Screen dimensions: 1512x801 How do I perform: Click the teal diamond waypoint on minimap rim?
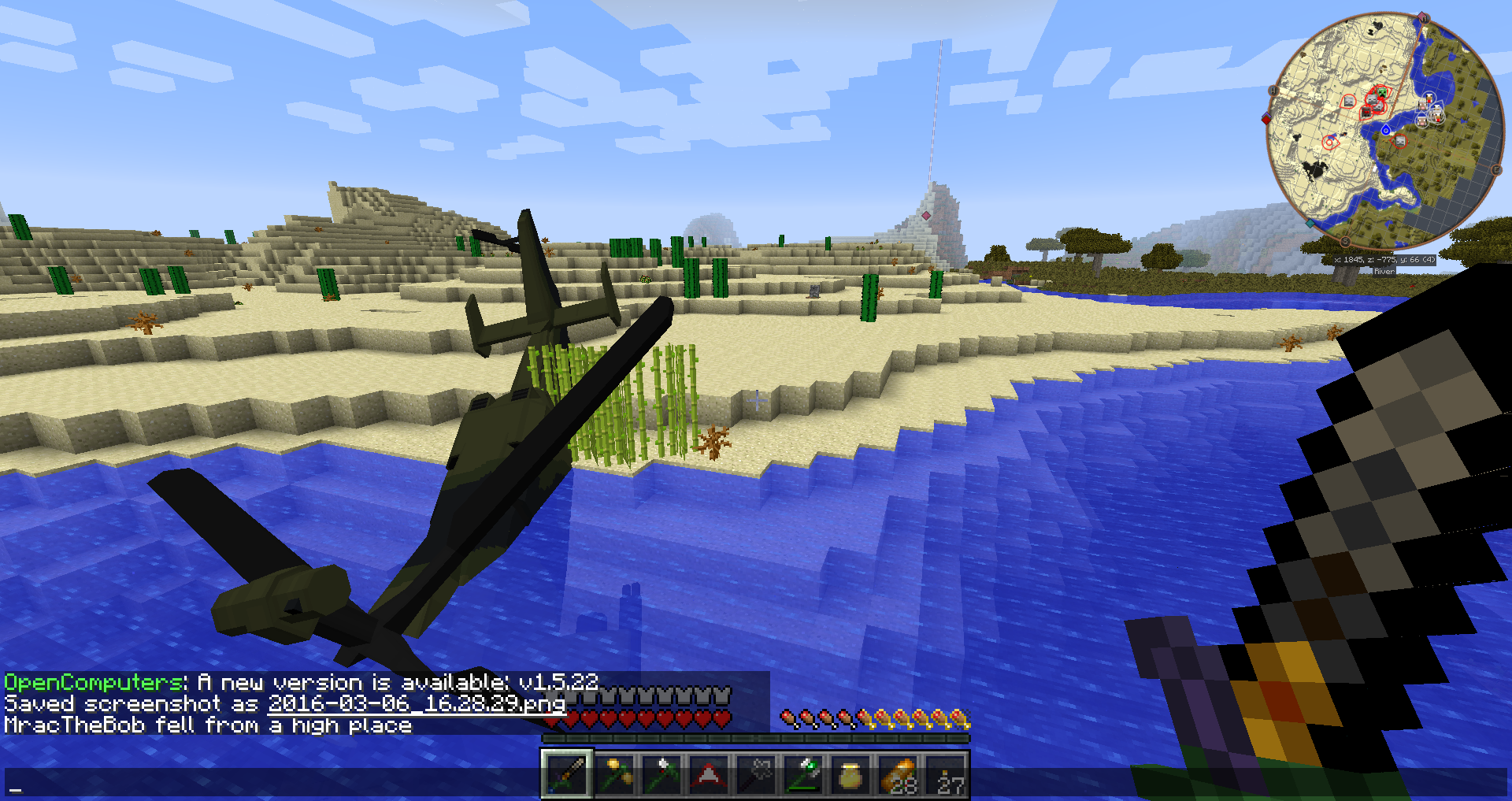[x=1310, y=224]
